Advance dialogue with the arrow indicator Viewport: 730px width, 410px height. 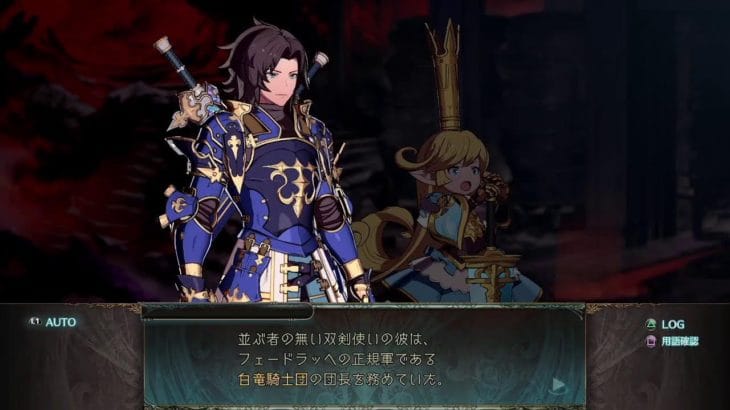(x=559, y=384)
